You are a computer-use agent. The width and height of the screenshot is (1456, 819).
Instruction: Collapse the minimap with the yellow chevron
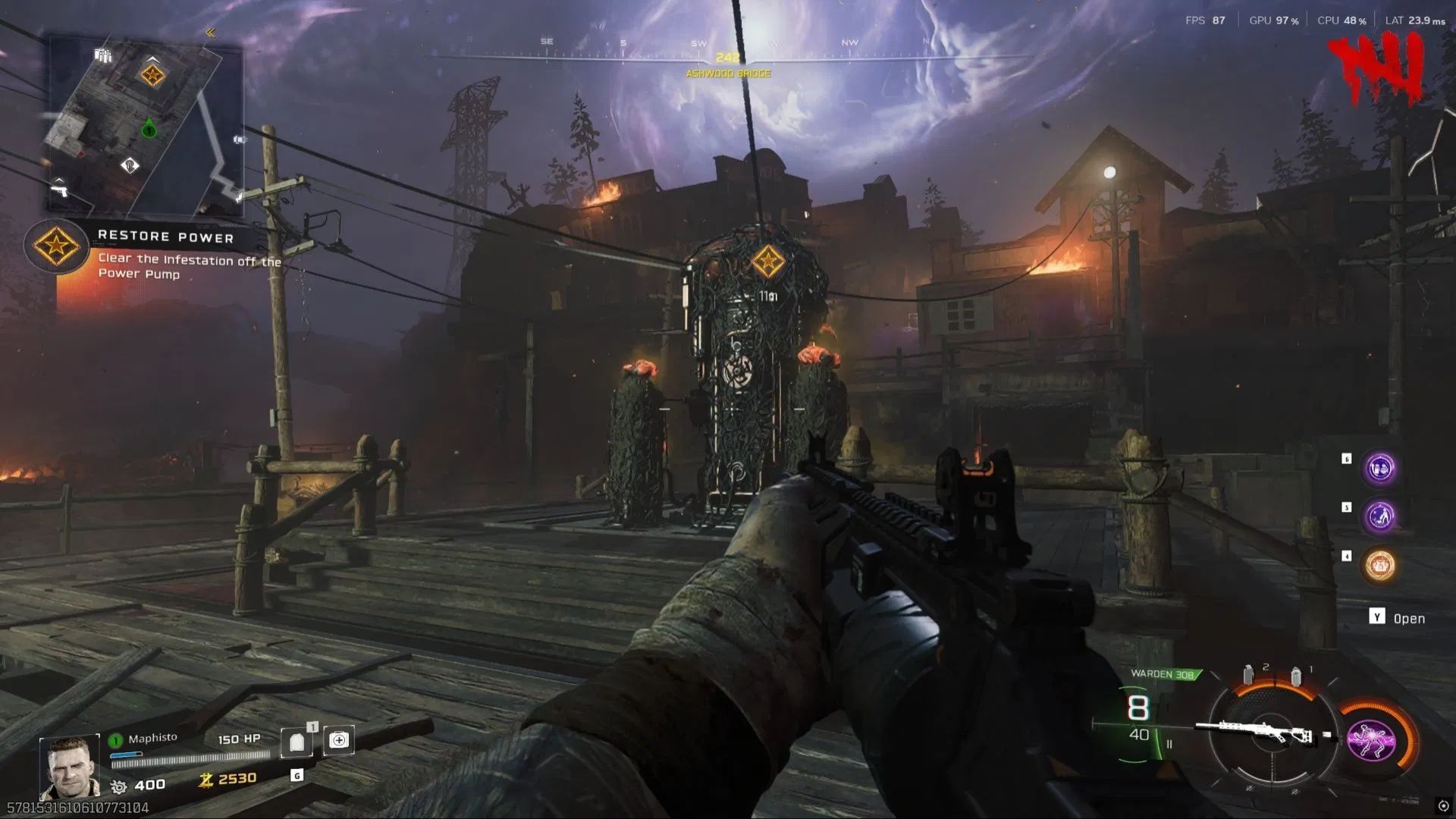(210, 33)
